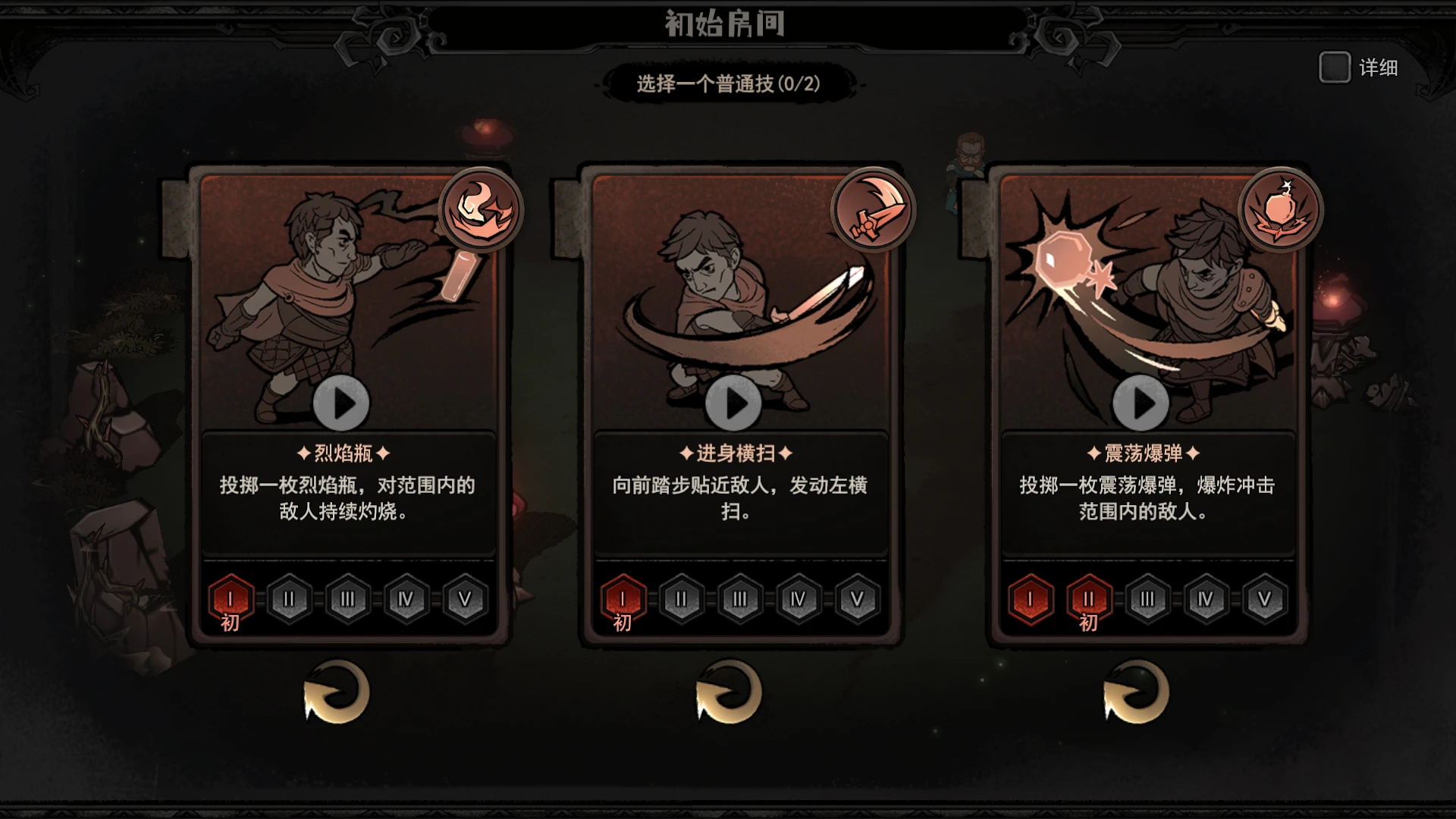Image resolution: width=1456 pixels, height=819 pixels.
Task: Select level II hexagon on 震荡爆弹 card
Action: tap(1089, 599)
